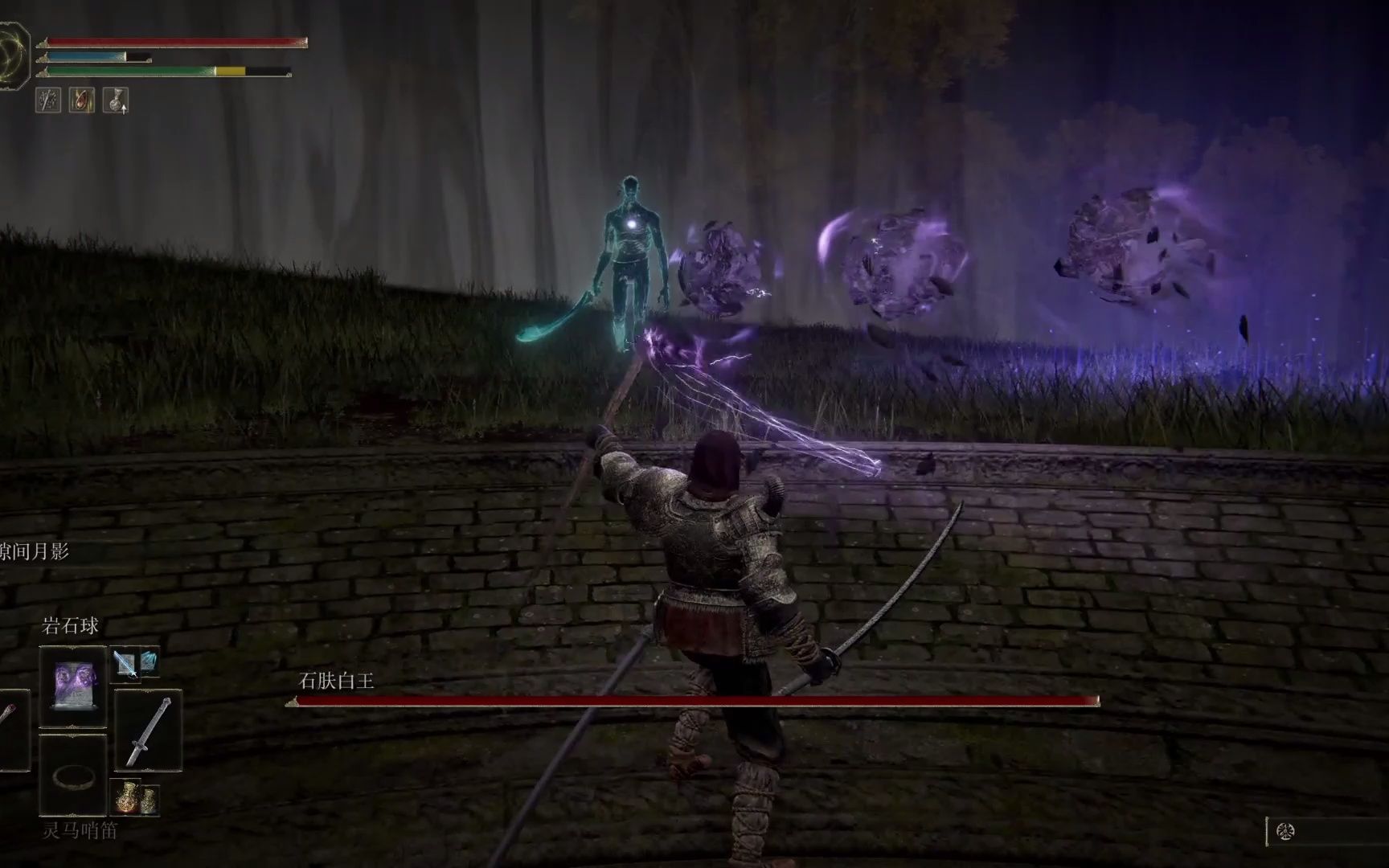Select the Spectral Steed Whistle ring slot
1389x868 pixels.
72,776
